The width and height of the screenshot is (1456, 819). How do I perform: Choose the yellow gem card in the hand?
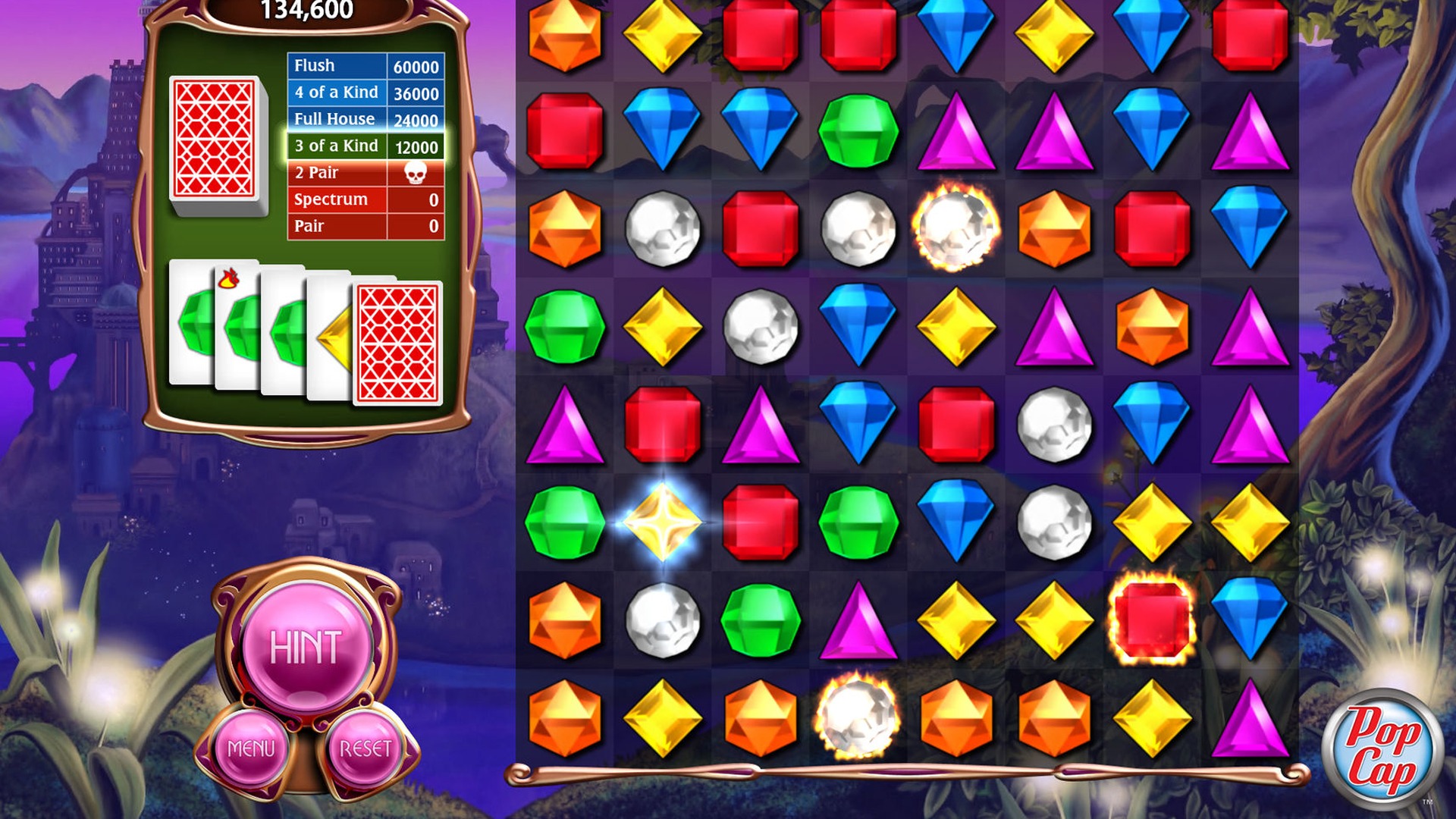pos(331,337)
